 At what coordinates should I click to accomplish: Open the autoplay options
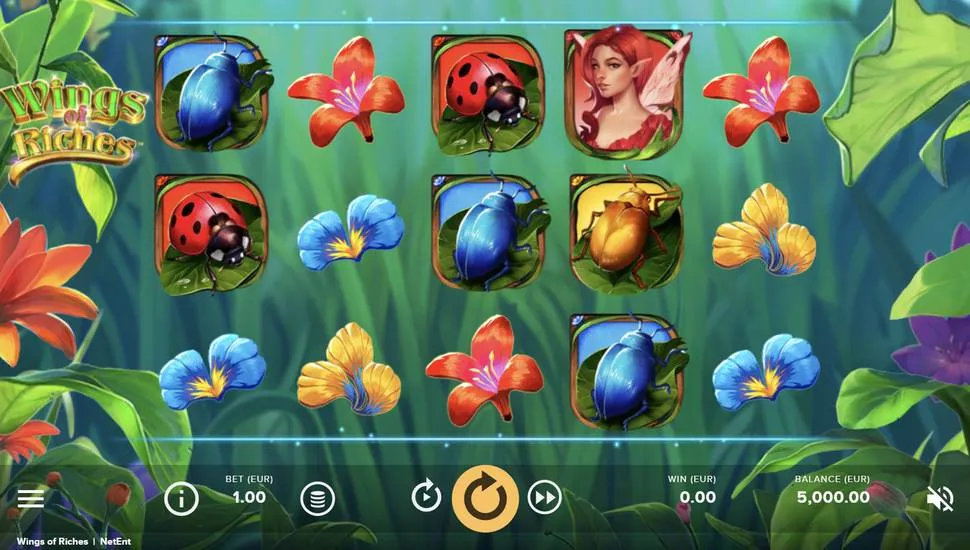pyautogui.click(x=426, y=496)
